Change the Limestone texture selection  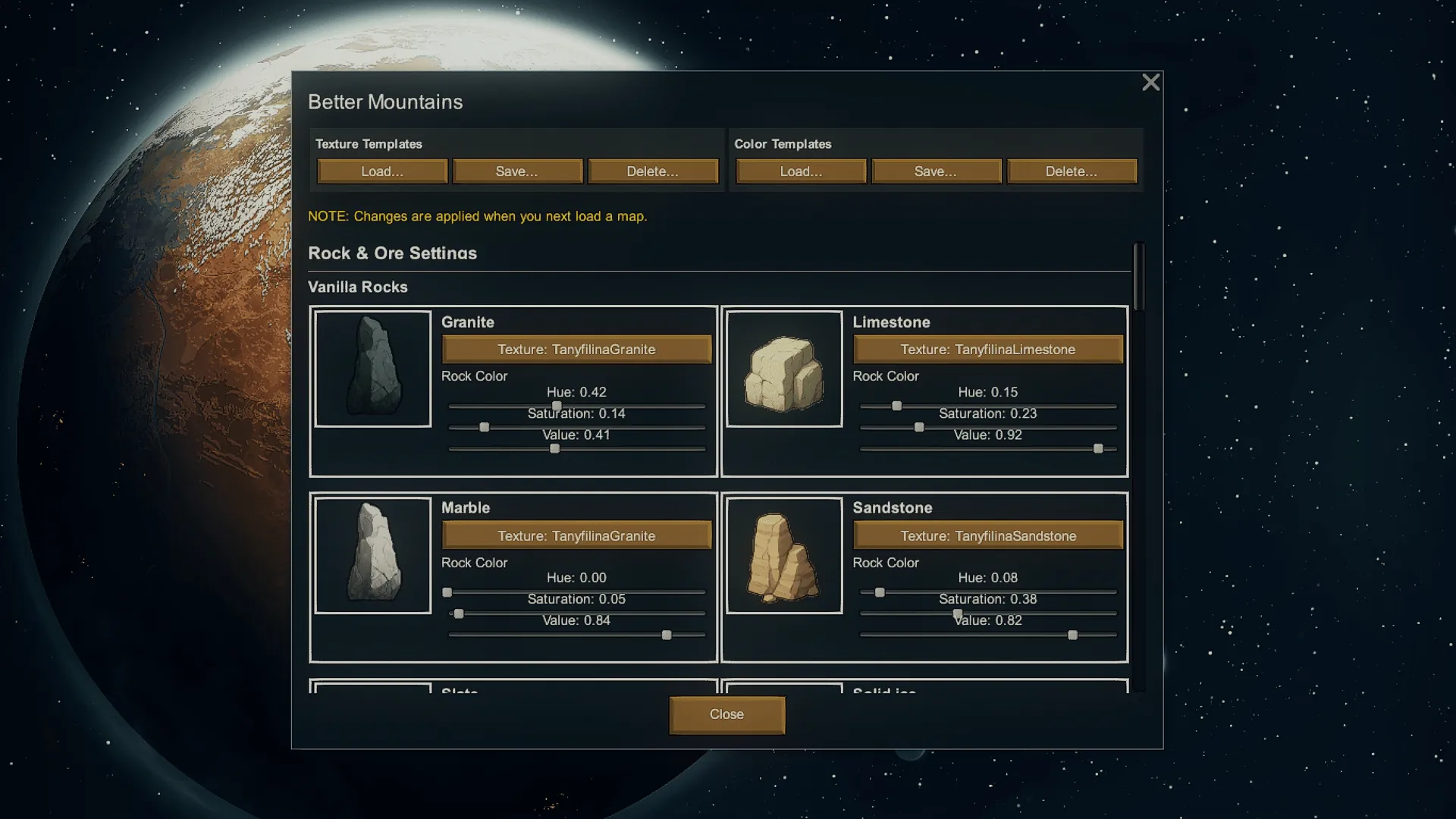[987, 350]
